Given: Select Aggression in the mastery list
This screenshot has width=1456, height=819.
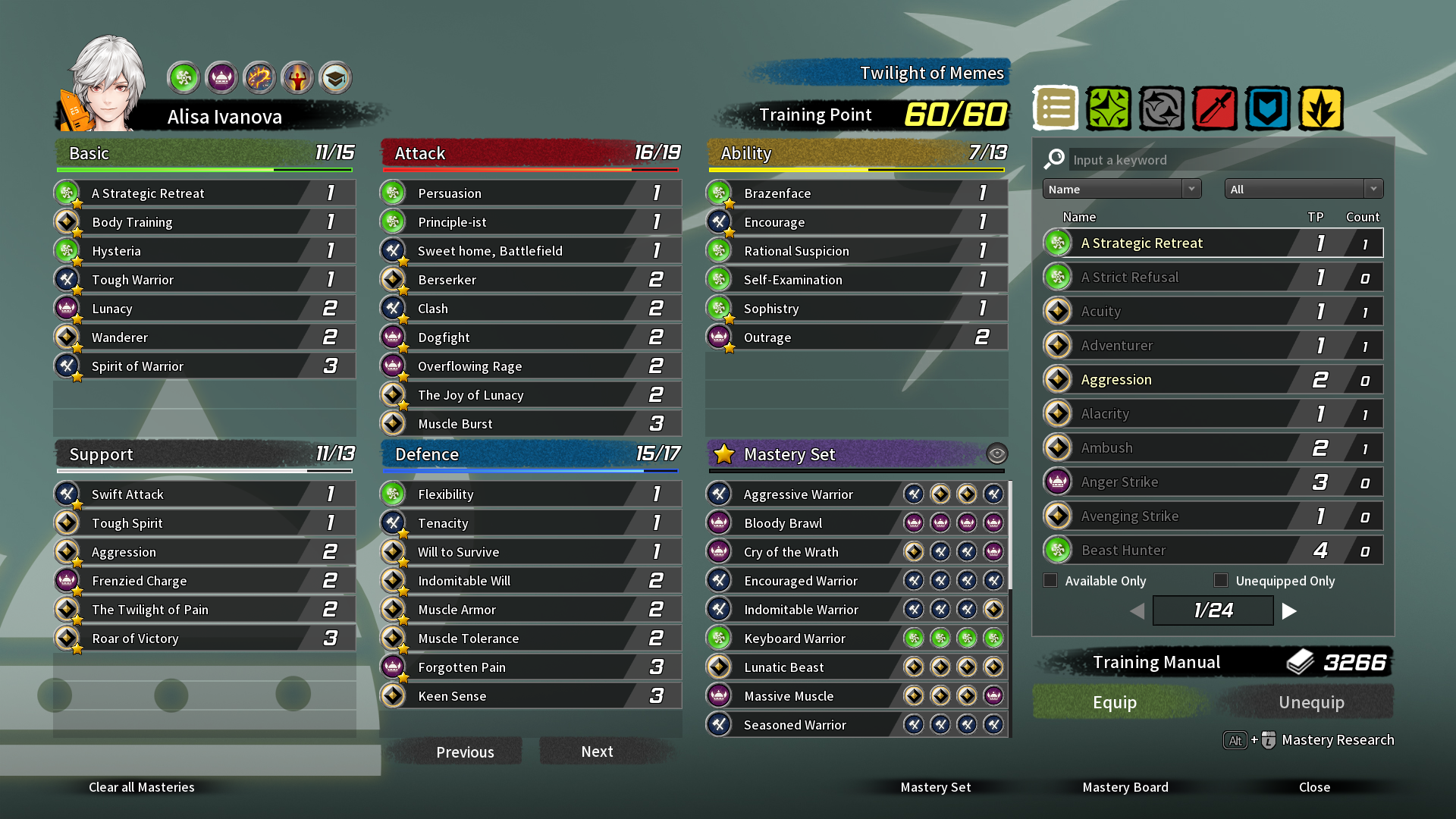Looking at the screenshot, I should 1212,380.
